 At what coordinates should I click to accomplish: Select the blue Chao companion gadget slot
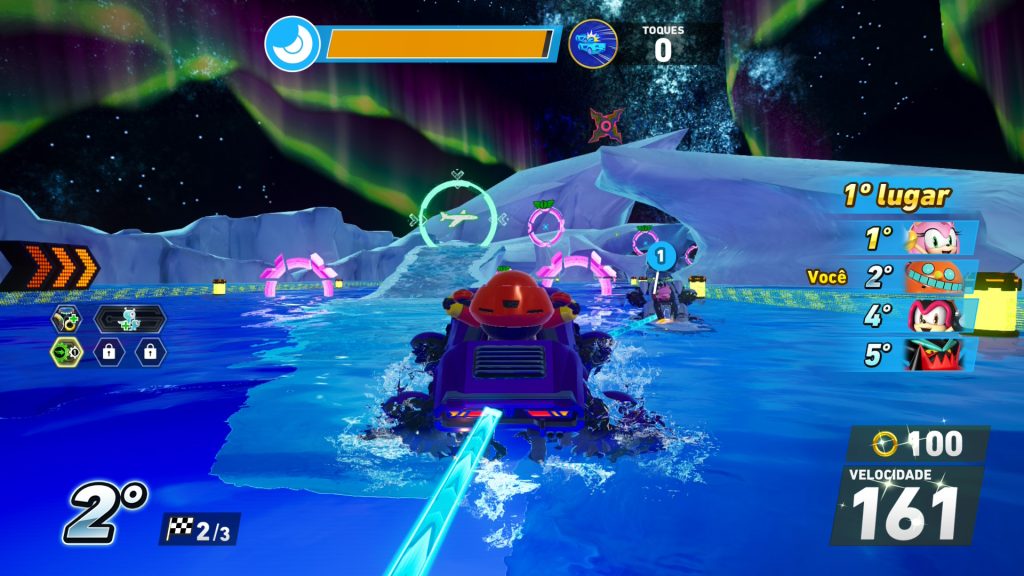129,319
